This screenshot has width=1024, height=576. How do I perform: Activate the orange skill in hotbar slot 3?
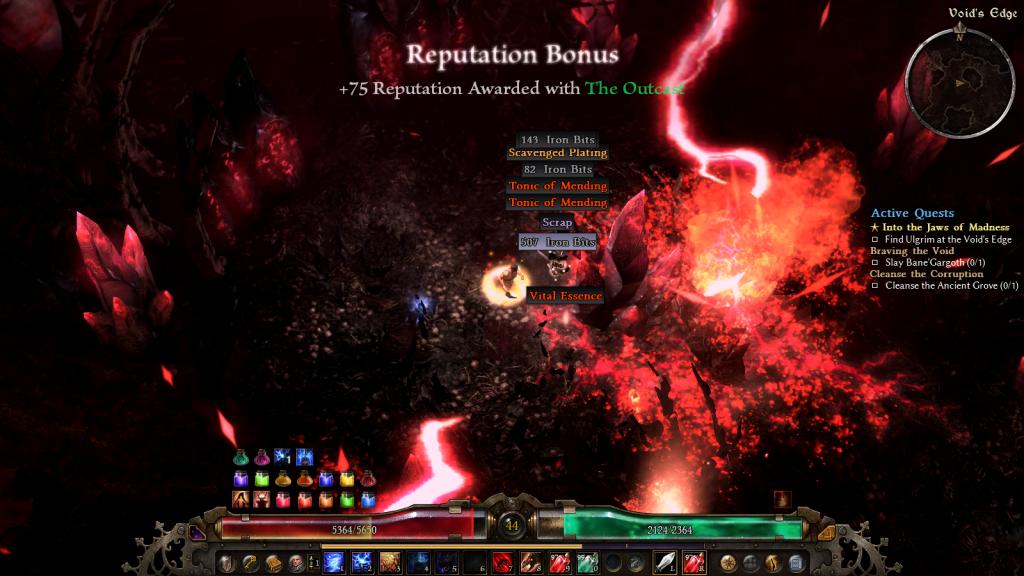coord(390,563)
